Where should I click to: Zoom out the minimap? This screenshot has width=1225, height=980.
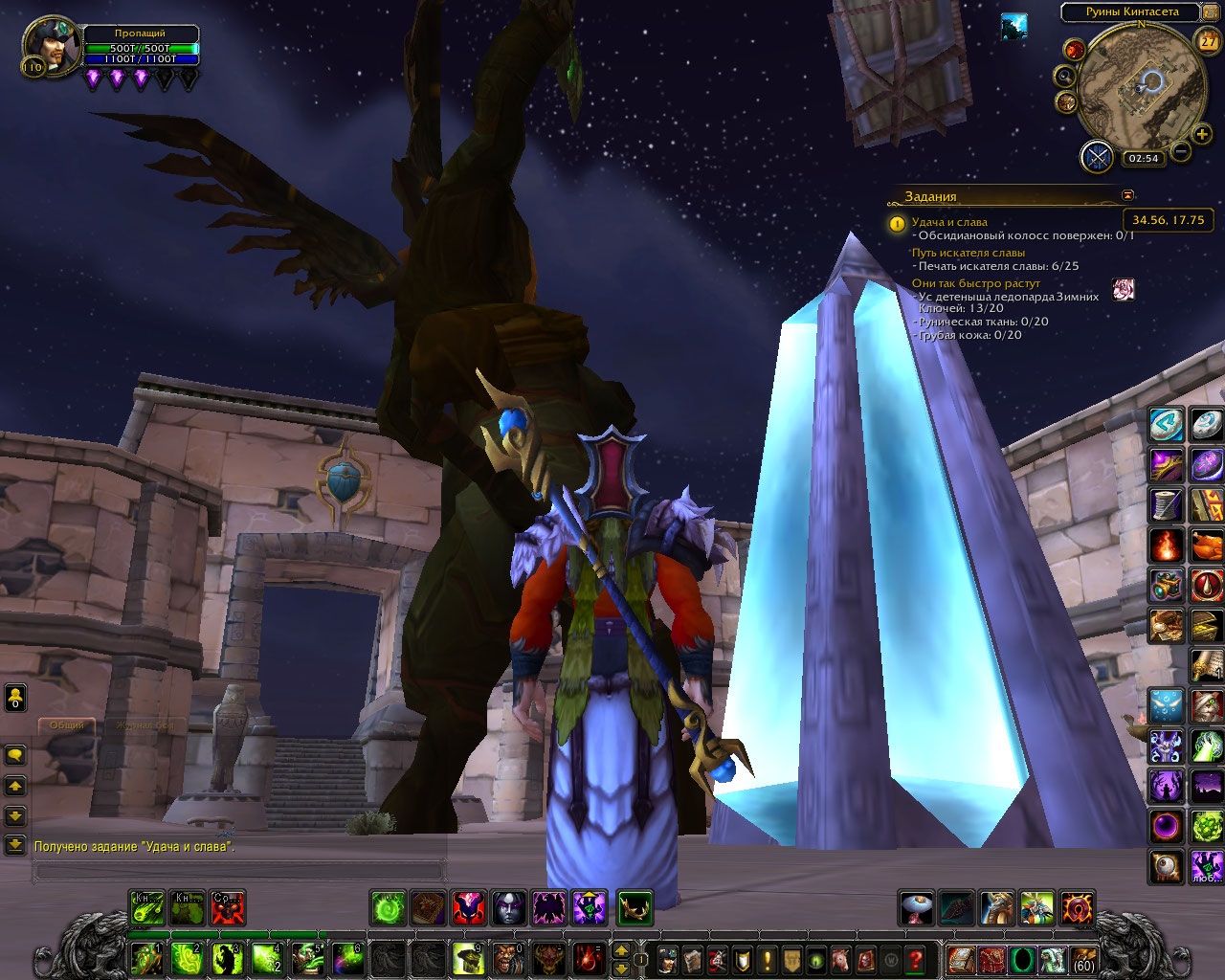[1181, 150]
